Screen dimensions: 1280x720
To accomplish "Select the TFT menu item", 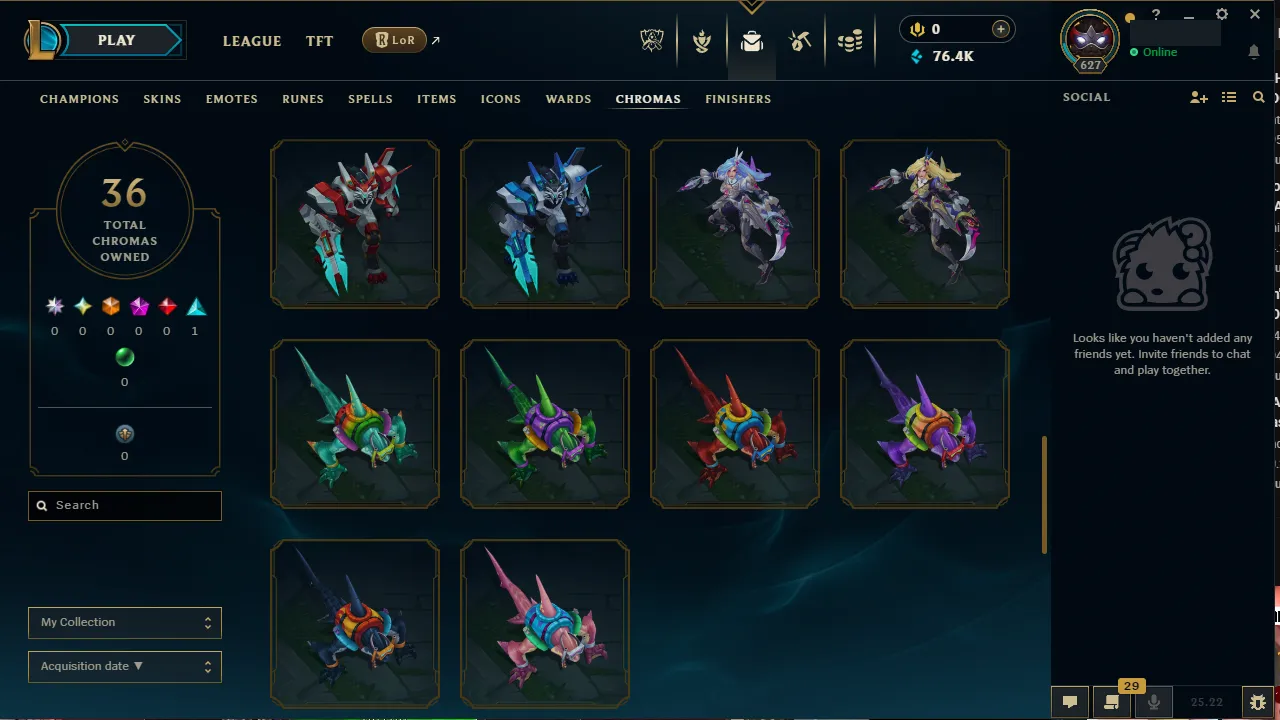I will (x=319, y=41).
